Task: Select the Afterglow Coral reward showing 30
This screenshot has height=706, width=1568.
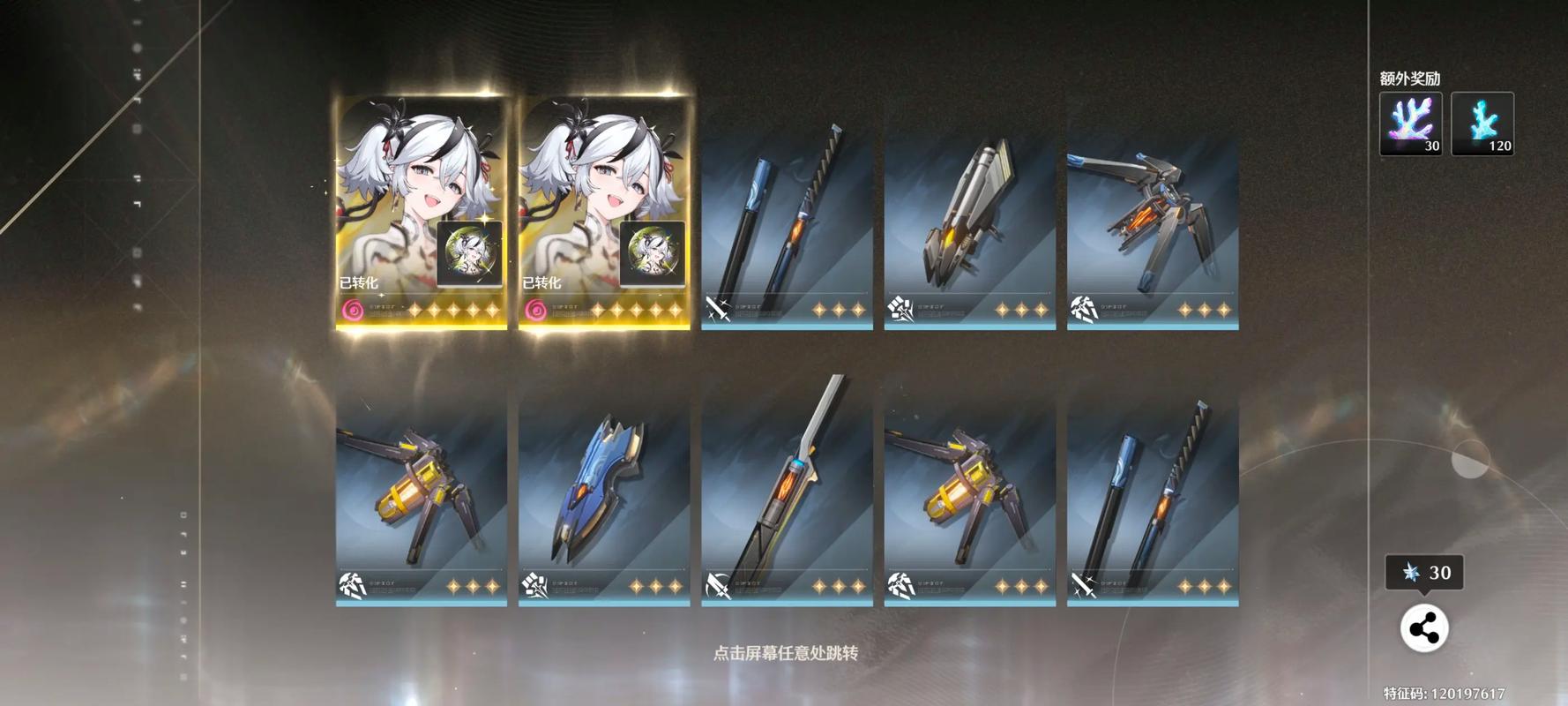Action: pos(1410,124)
